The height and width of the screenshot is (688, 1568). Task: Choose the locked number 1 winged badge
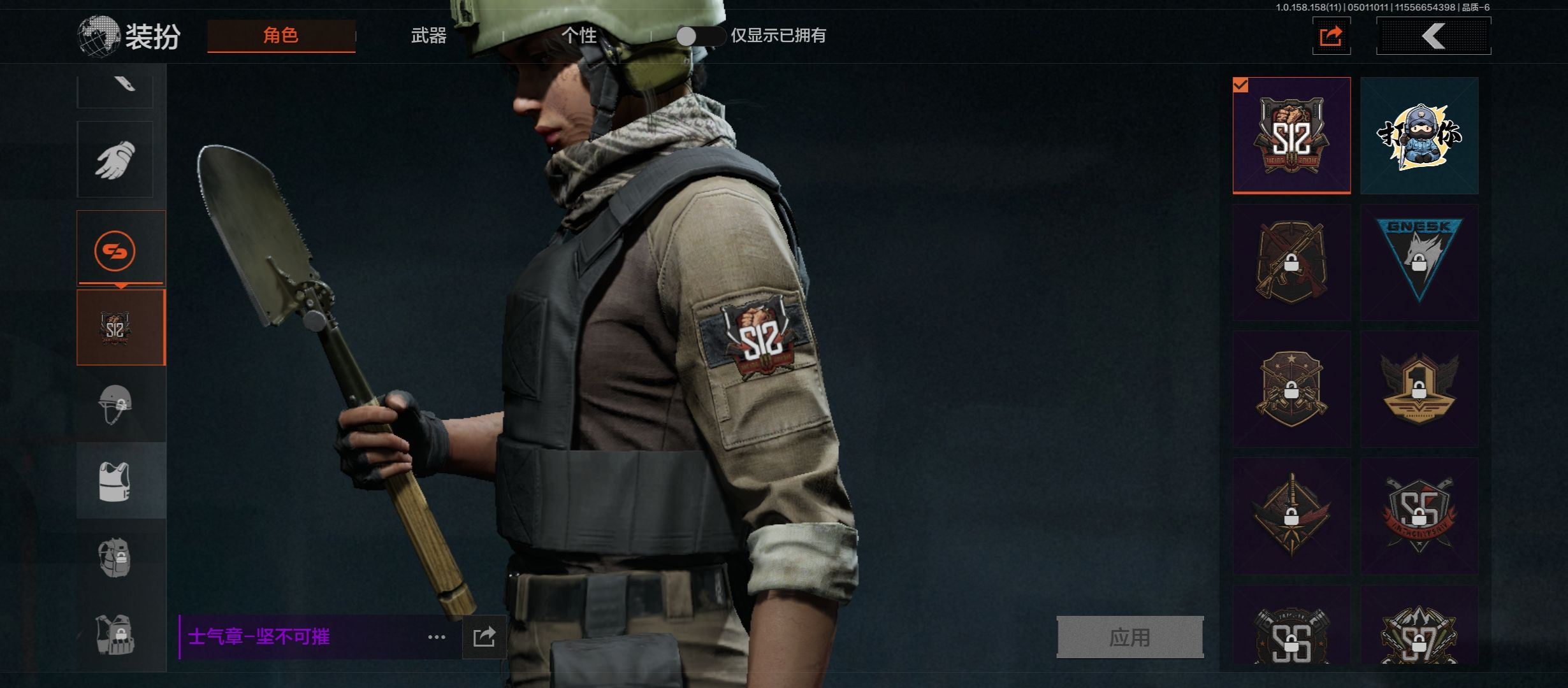point(1419,389)
